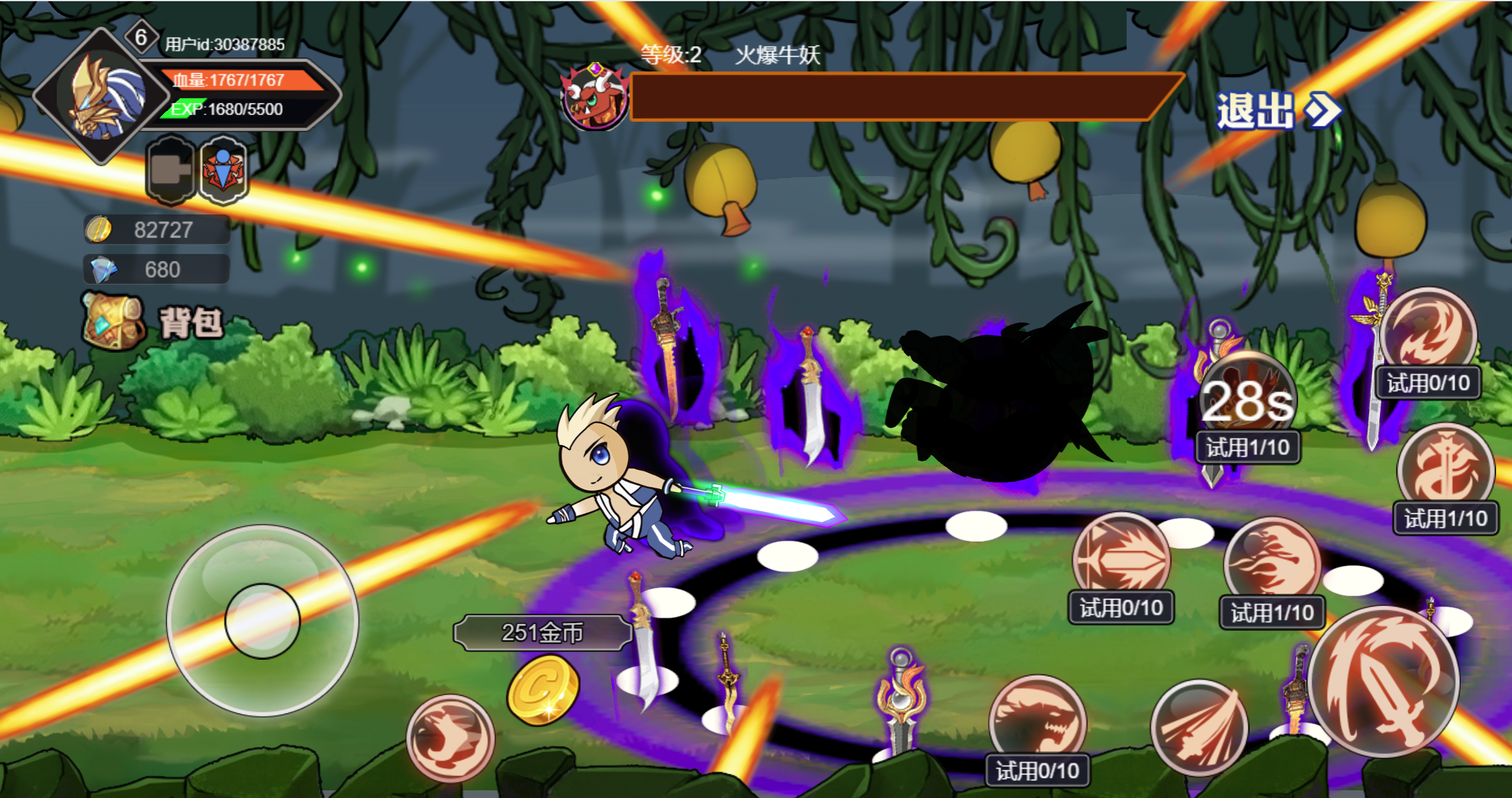Image resolution: width=1512 pixels, height=798 pixels.
Task: Tap the gold coin balance counter
Action: pyautogui.click(x=157, y=230)
